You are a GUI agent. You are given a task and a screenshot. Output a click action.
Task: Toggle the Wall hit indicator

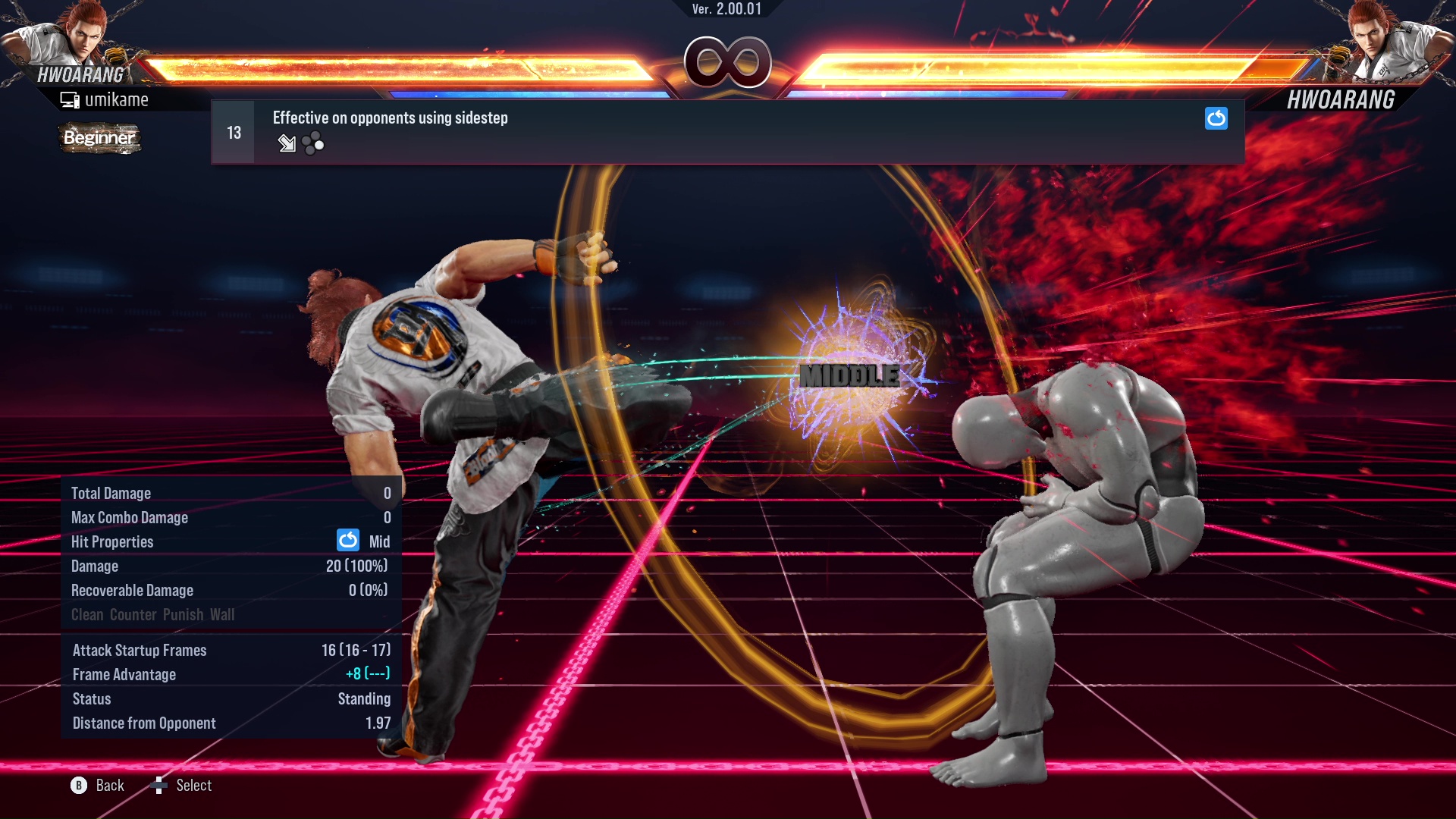pyautogui.click(x=223, y=614)
